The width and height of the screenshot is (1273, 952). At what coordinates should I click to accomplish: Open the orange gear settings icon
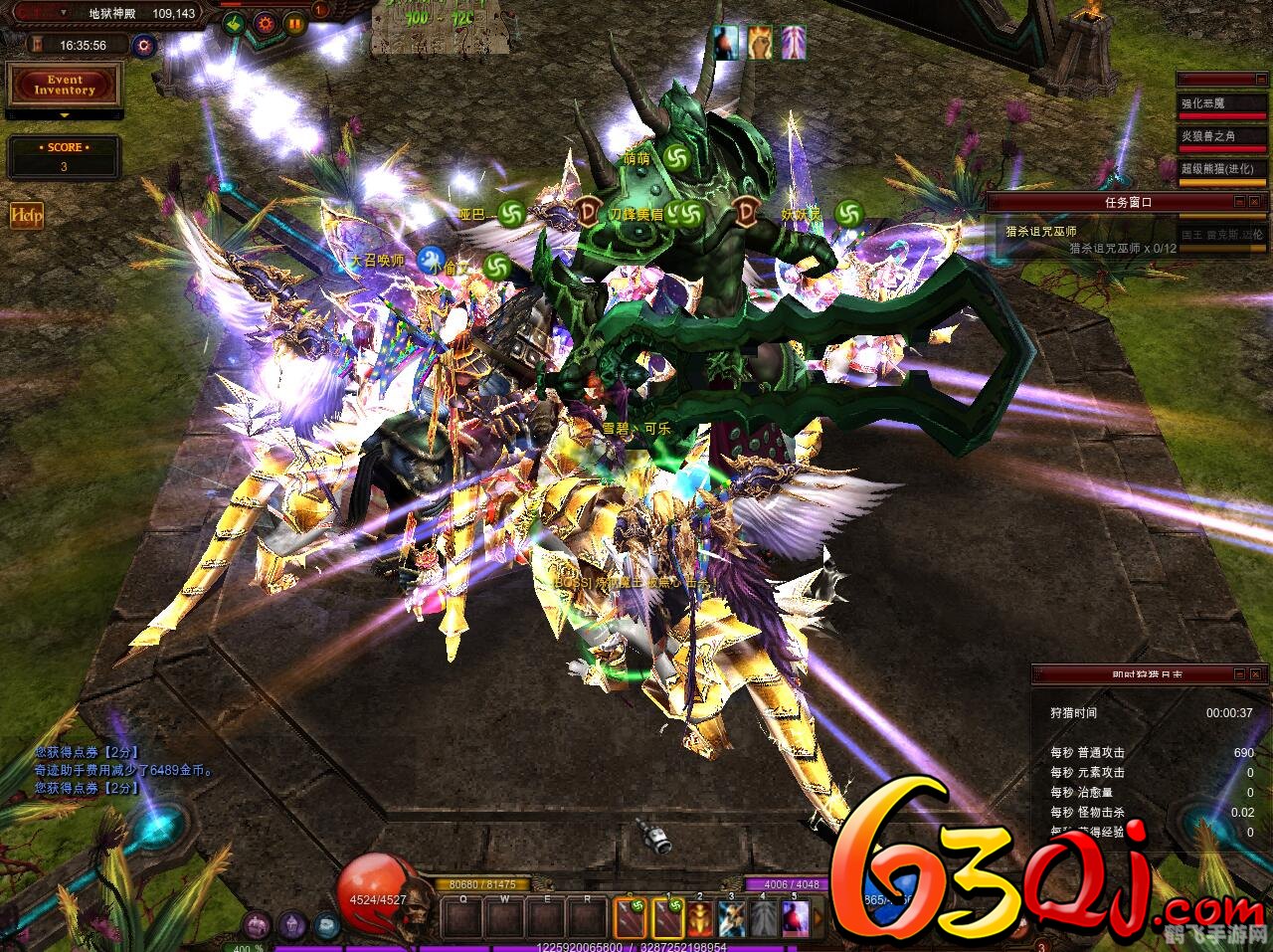(266, 23)
